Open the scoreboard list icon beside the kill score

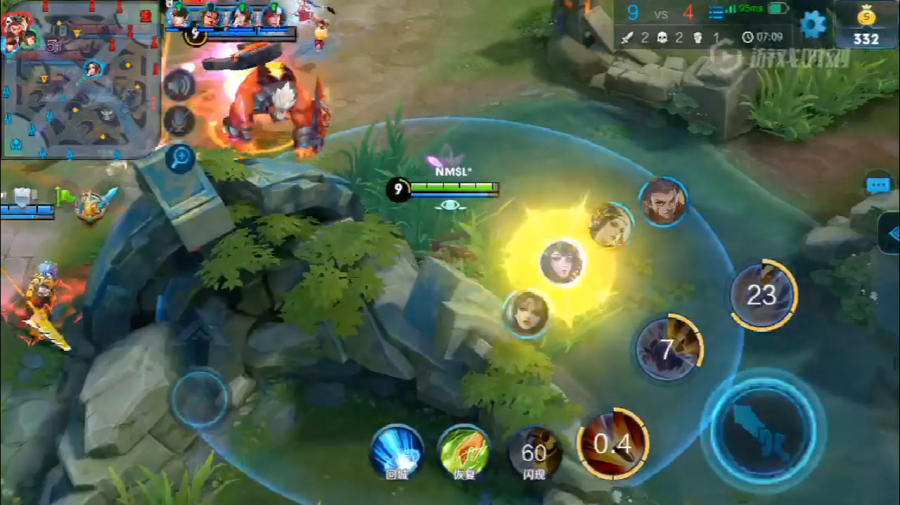[x=717, y=13]
